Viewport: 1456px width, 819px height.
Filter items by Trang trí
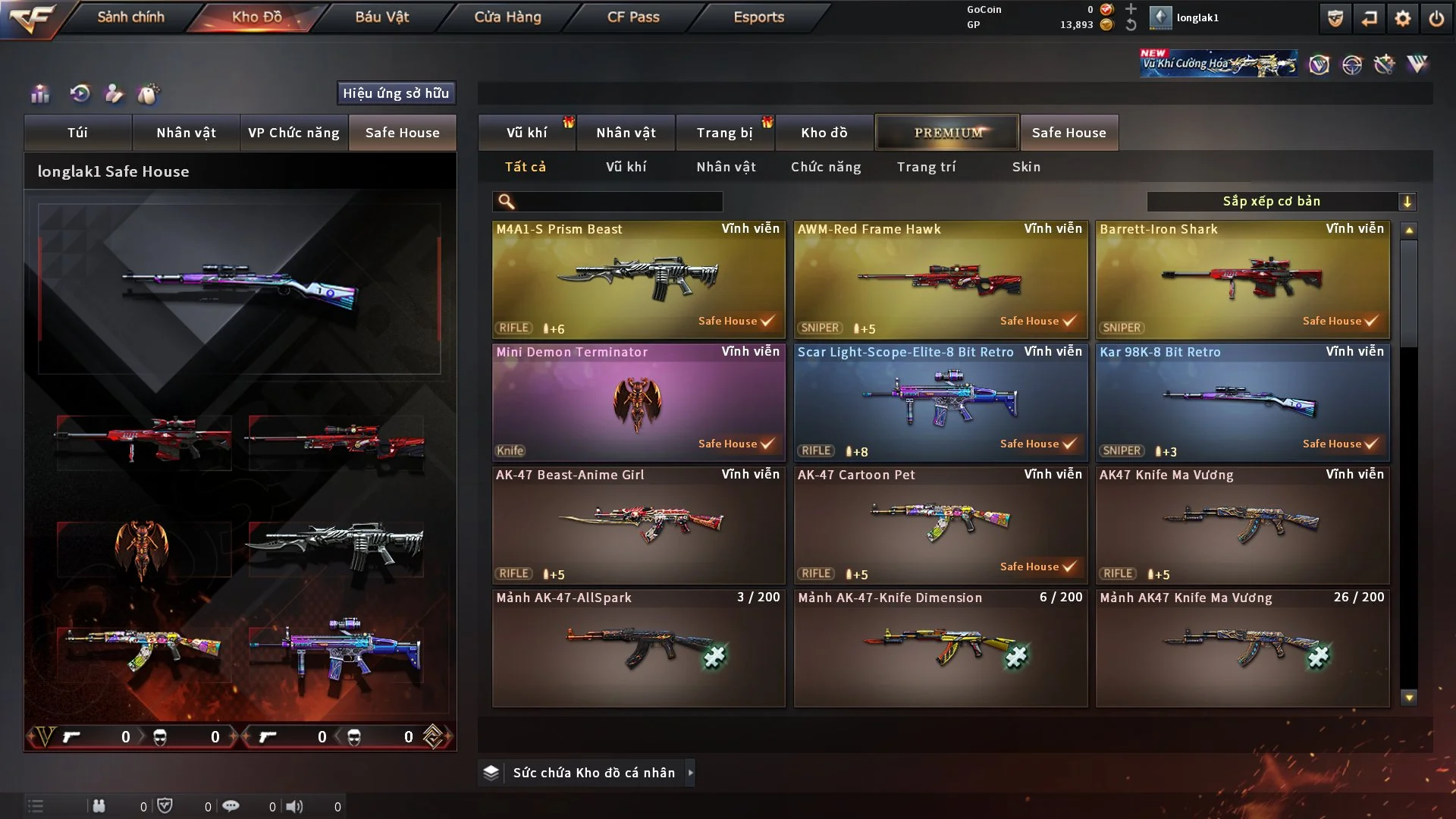pyautogui.click(x=926, y=167)
